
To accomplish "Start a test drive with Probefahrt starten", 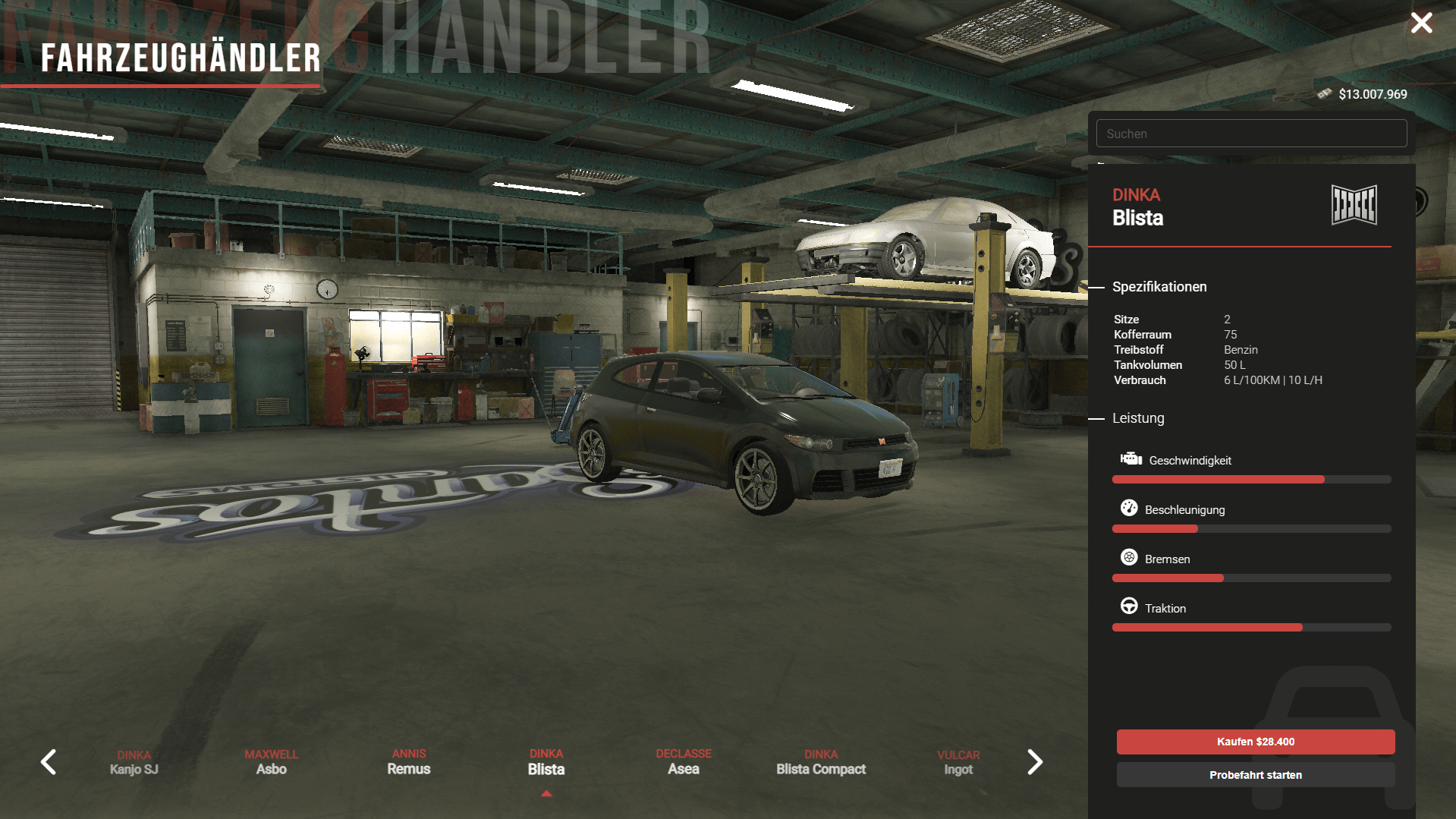I will [1255, 775].
